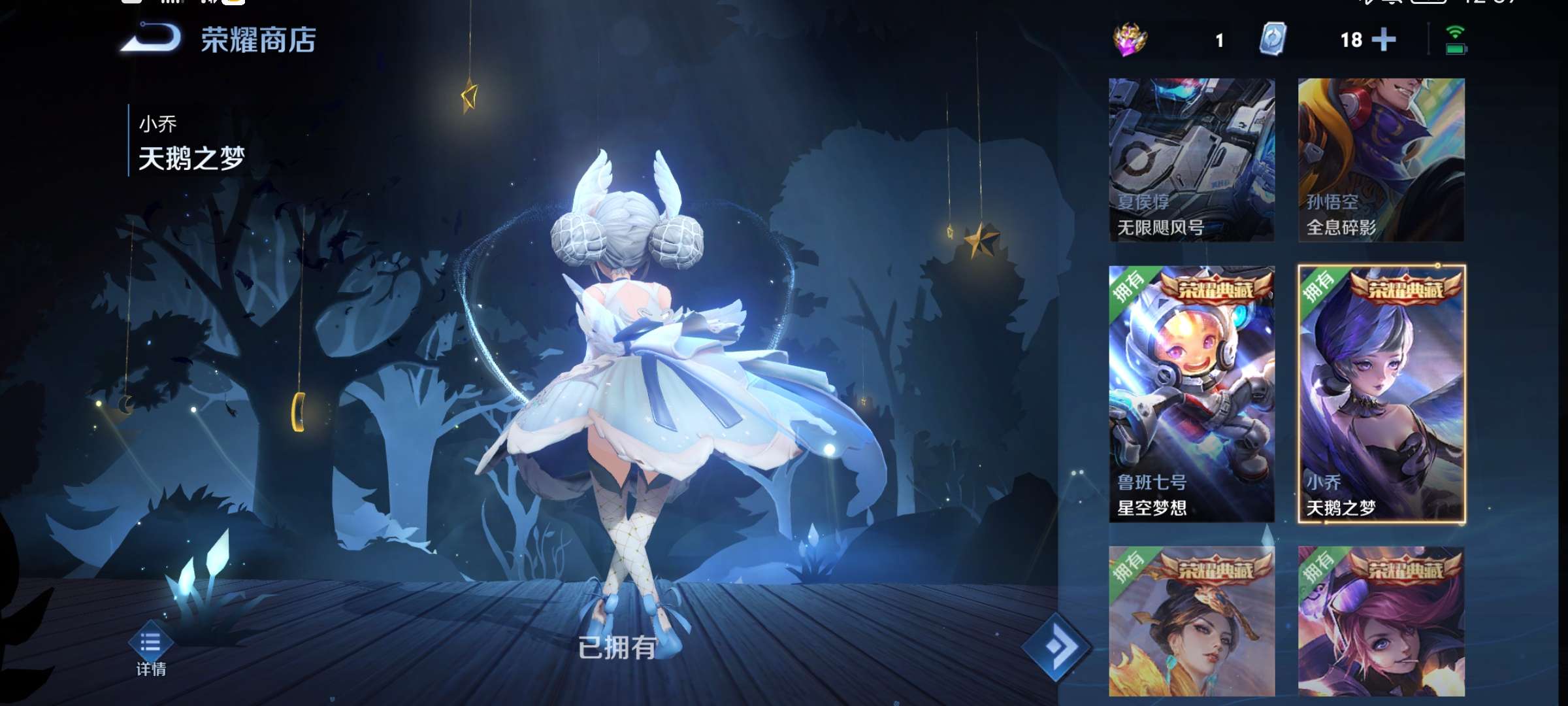
Task: Select the 孙悟空 全息碎影 skin
Action: [1379, 163]
